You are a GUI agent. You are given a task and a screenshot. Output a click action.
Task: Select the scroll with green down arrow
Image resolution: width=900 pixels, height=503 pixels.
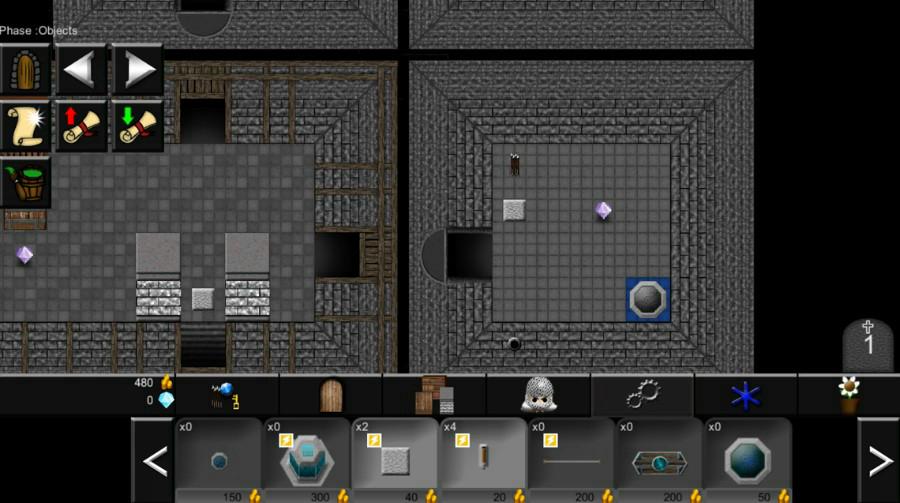(x=137, y=126)
